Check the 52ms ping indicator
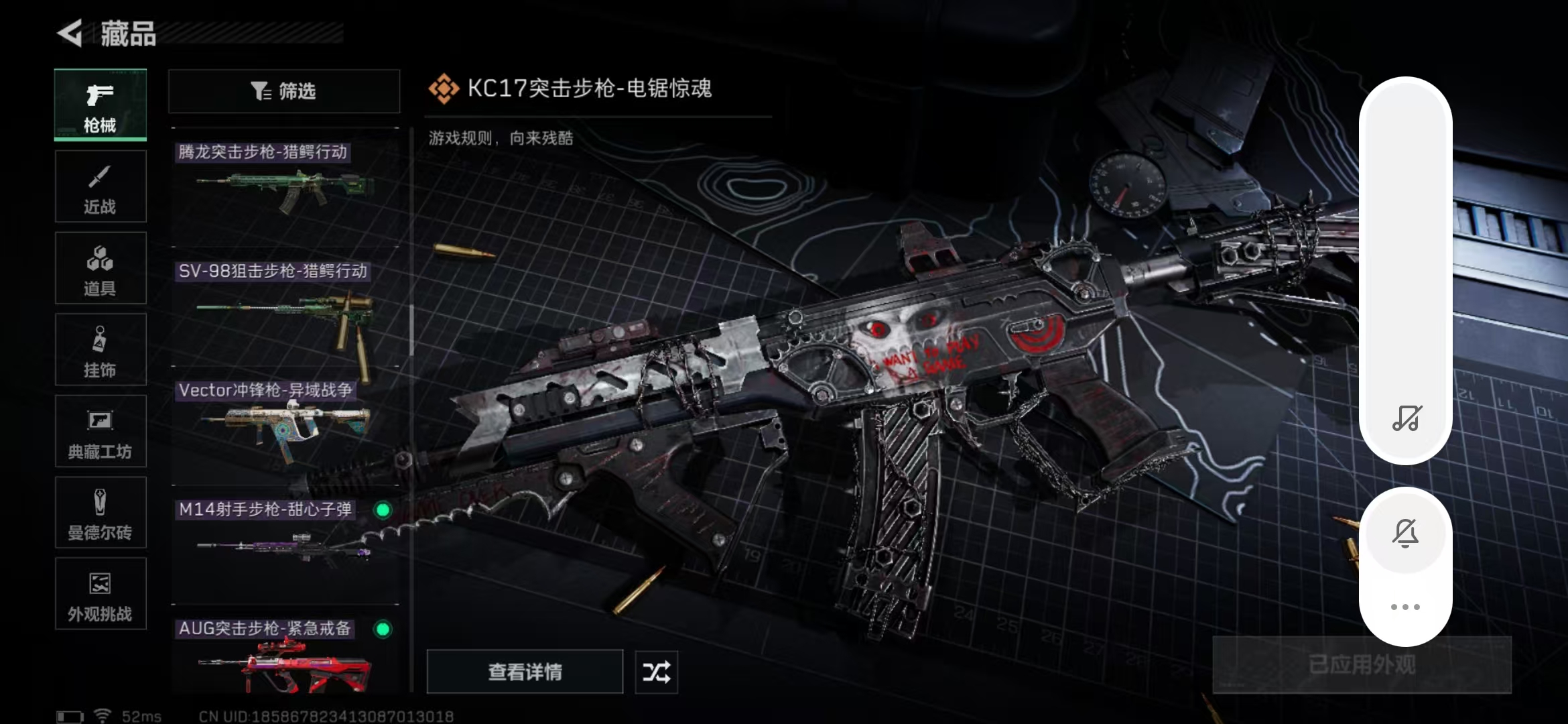The image size is (1568, 724). pyautogui.click(x=141, y=715)
